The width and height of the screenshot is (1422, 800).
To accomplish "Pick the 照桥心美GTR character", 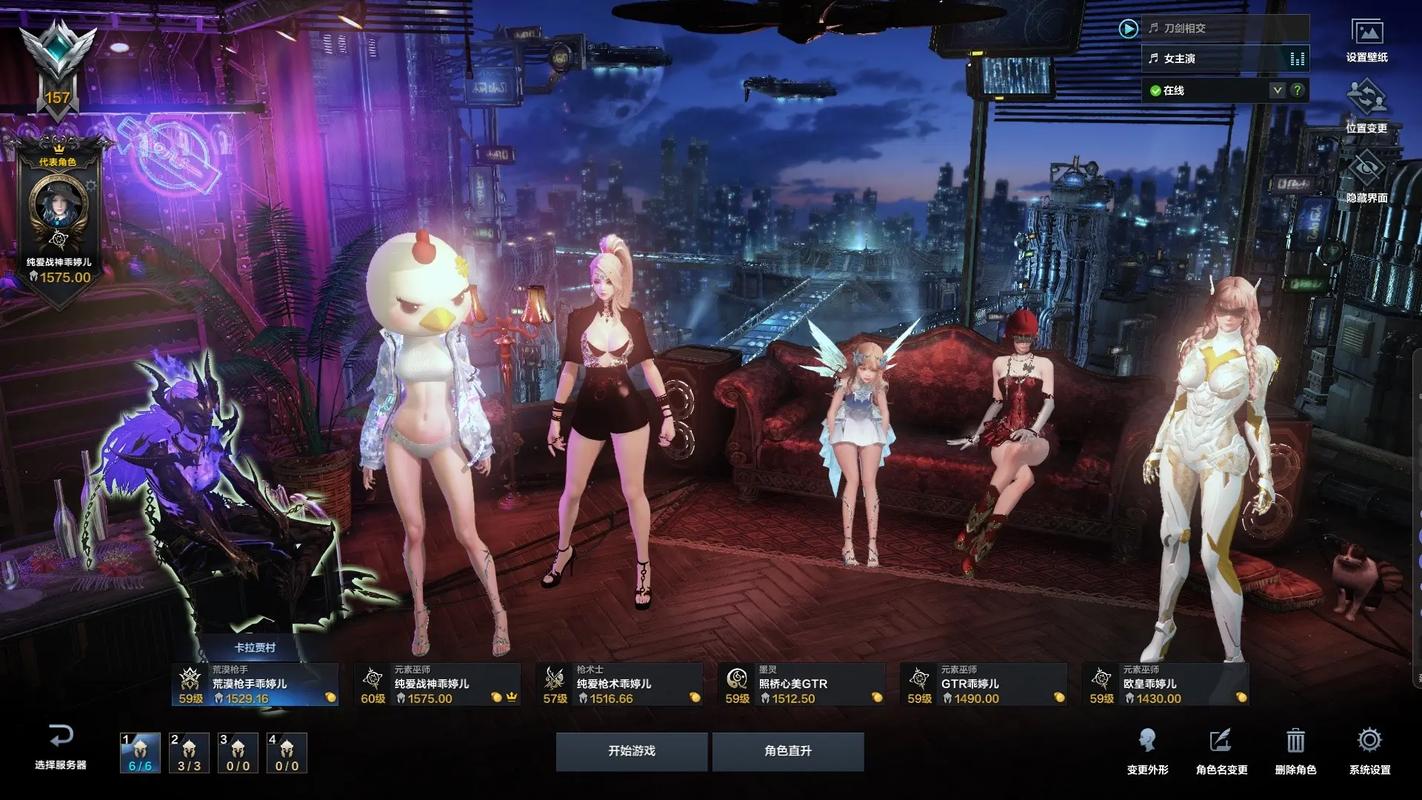I will 801,685.
